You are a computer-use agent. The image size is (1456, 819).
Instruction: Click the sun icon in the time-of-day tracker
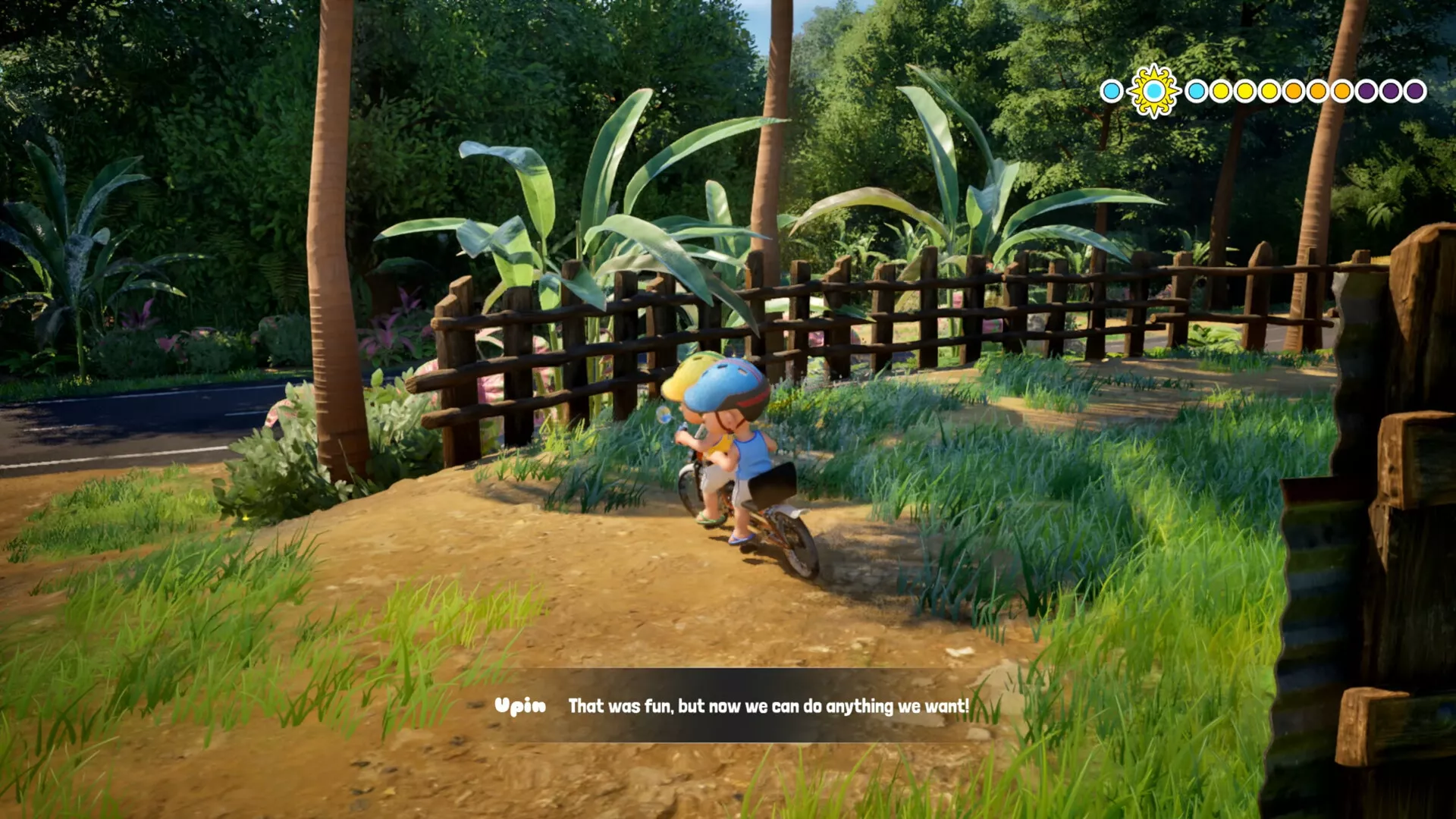1153,91
